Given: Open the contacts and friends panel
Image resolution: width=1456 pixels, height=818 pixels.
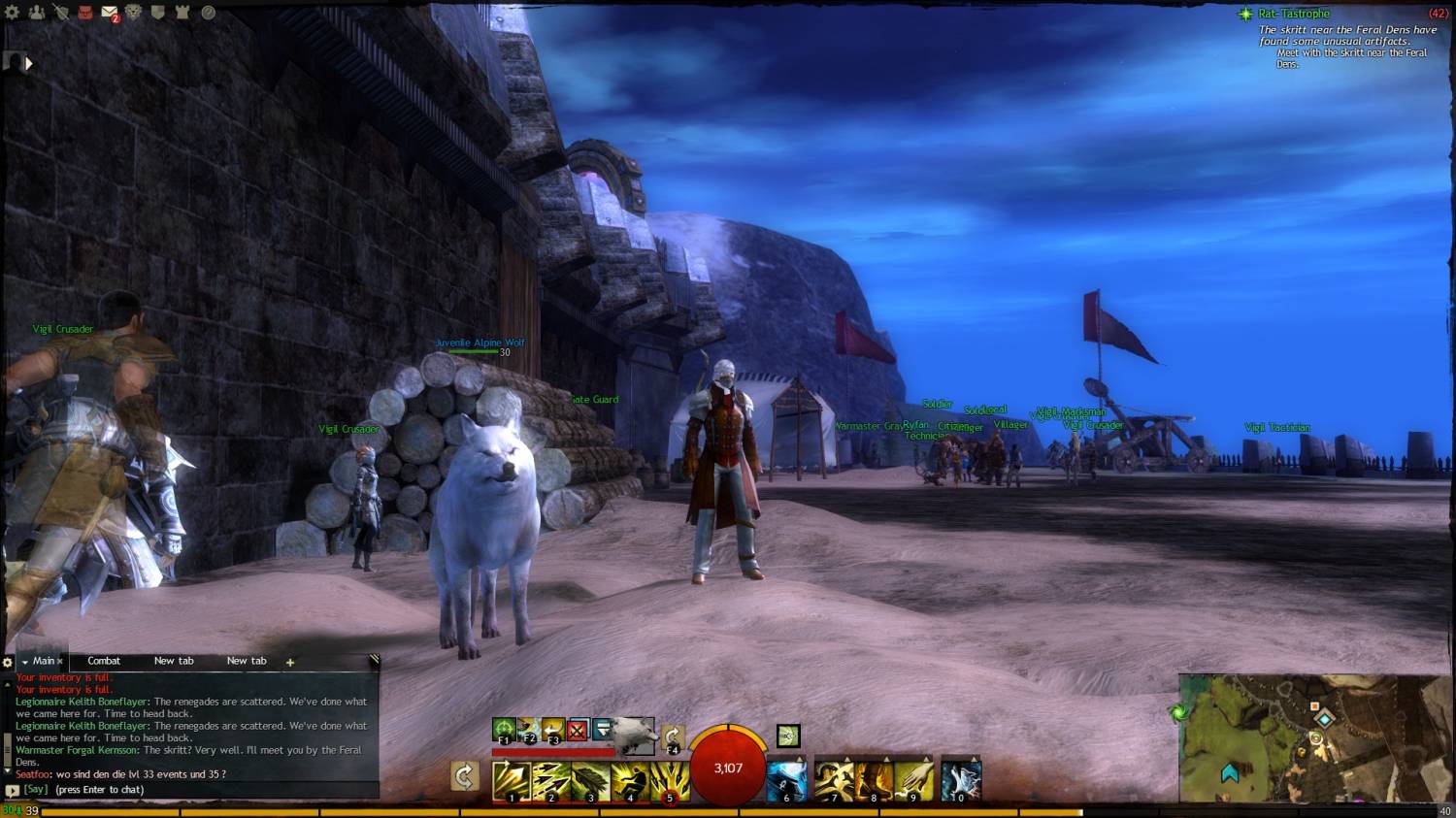Looking at the screenshot, I should pos(36,13).
